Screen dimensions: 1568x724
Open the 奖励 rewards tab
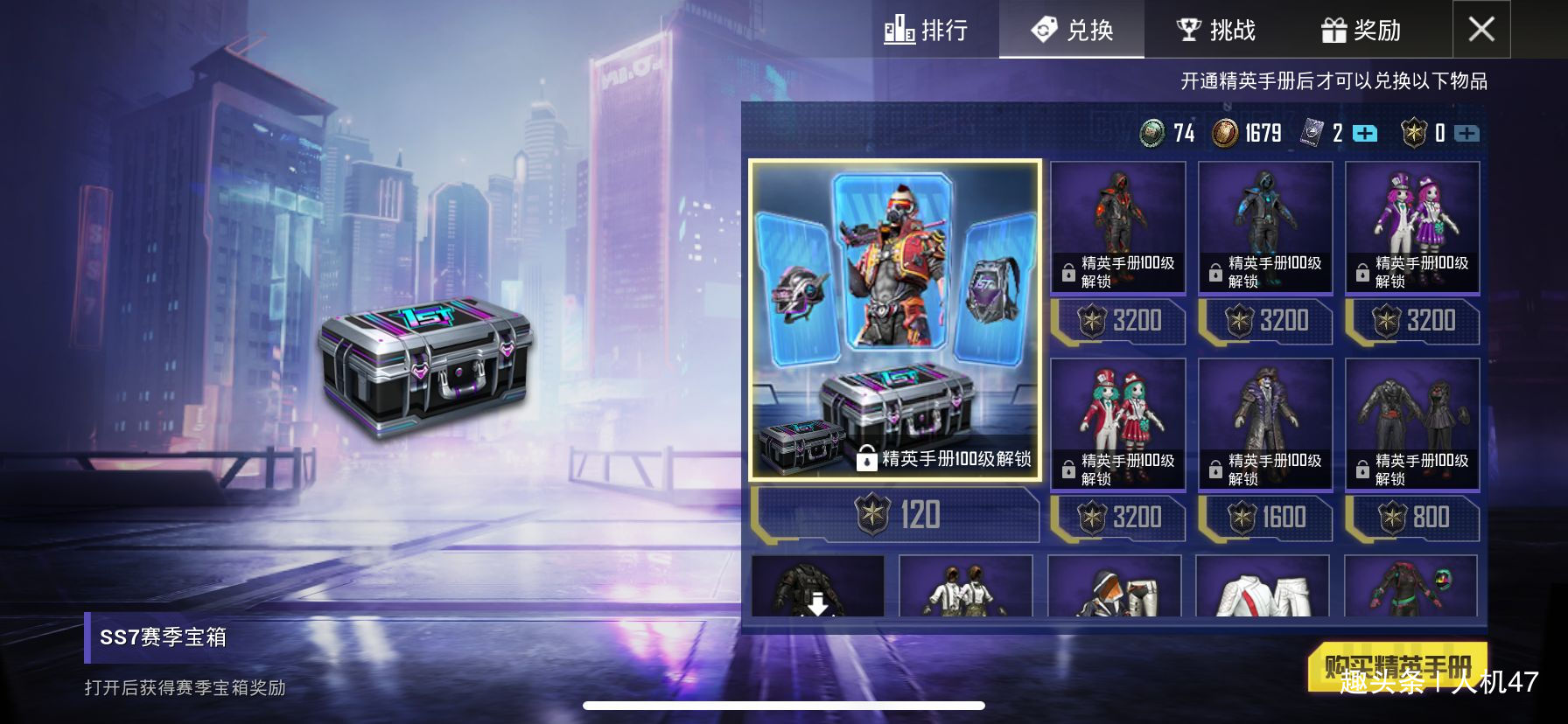pos(1363,30)
